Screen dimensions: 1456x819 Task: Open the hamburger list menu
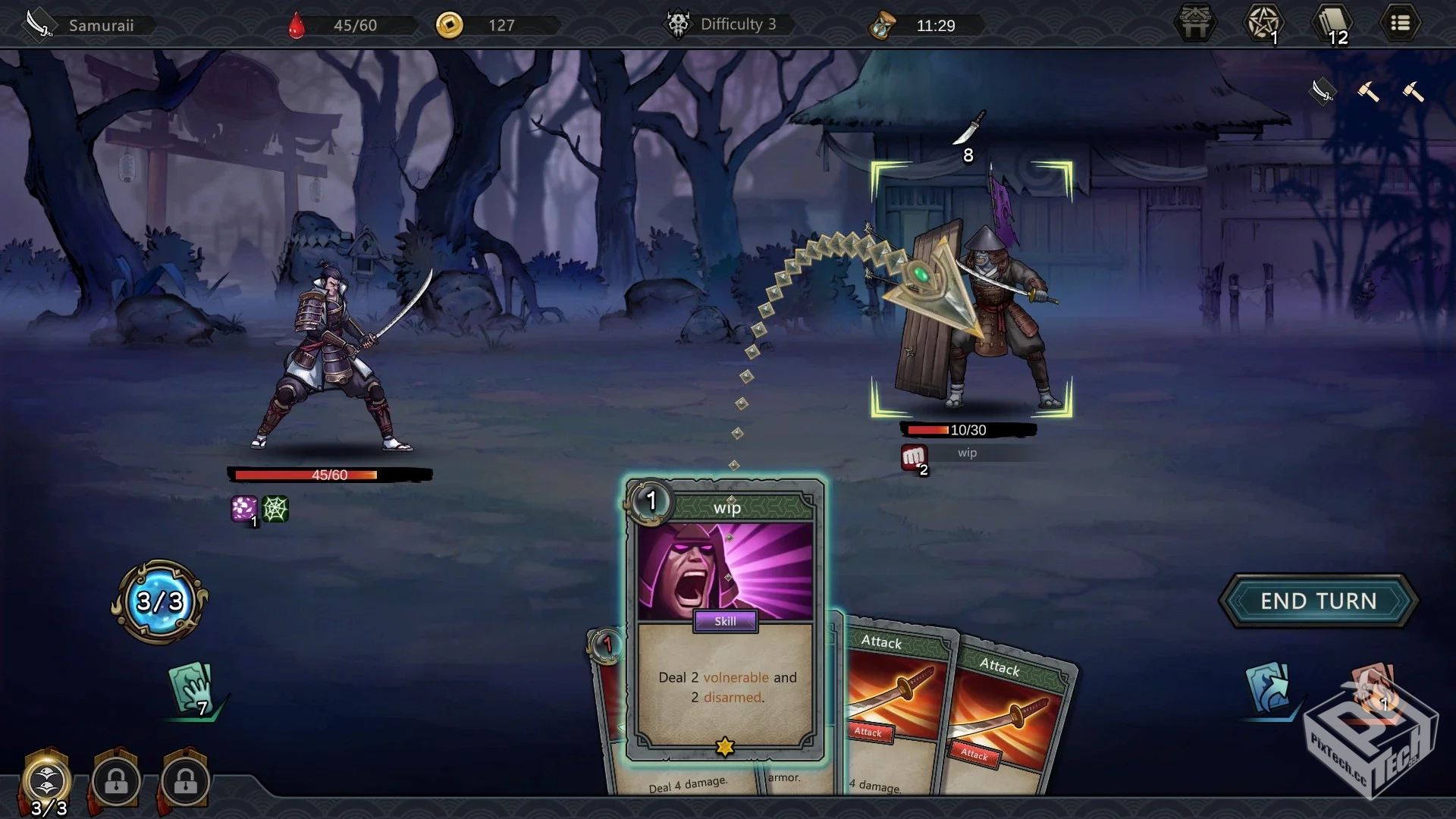1400,24
